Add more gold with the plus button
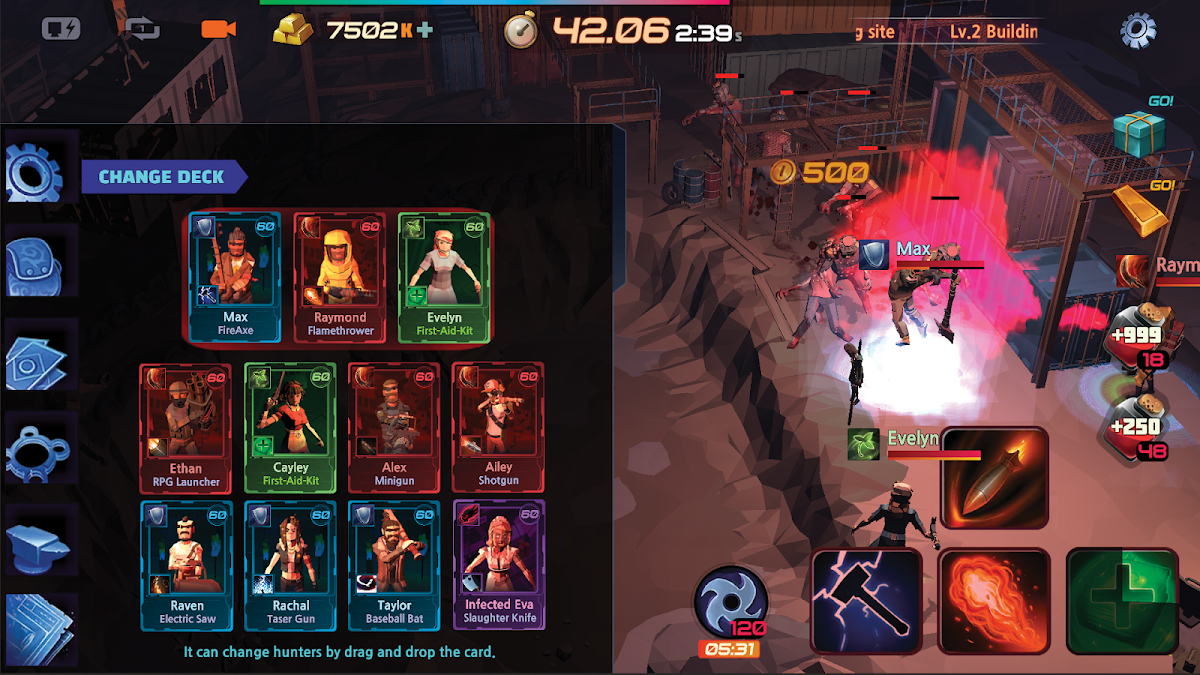Screen dimensions: 1200x675 point(426,30)
